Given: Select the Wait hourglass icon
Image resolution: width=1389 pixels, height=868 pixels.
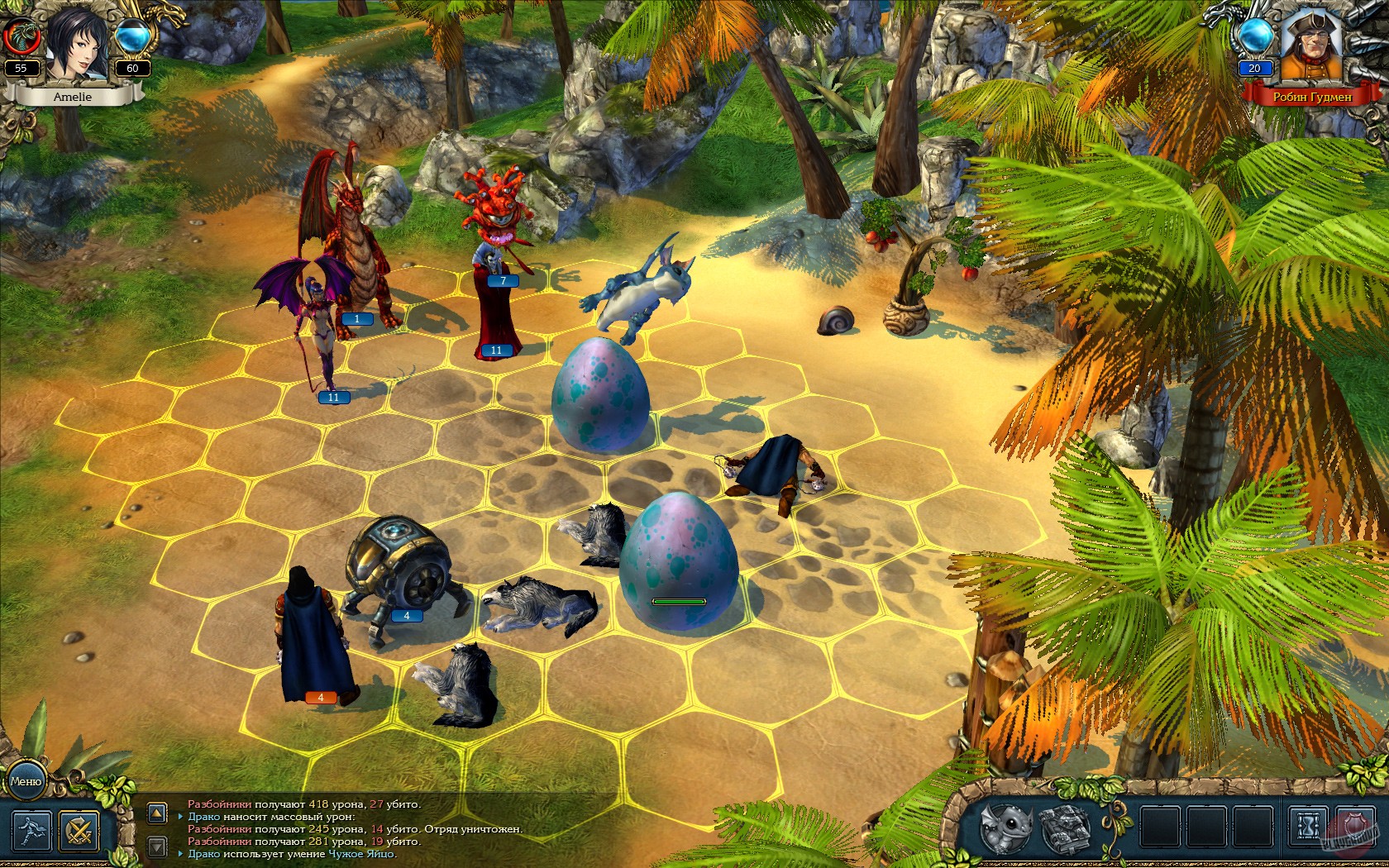Looking at the screenshot, I should tap(1306, 826).
